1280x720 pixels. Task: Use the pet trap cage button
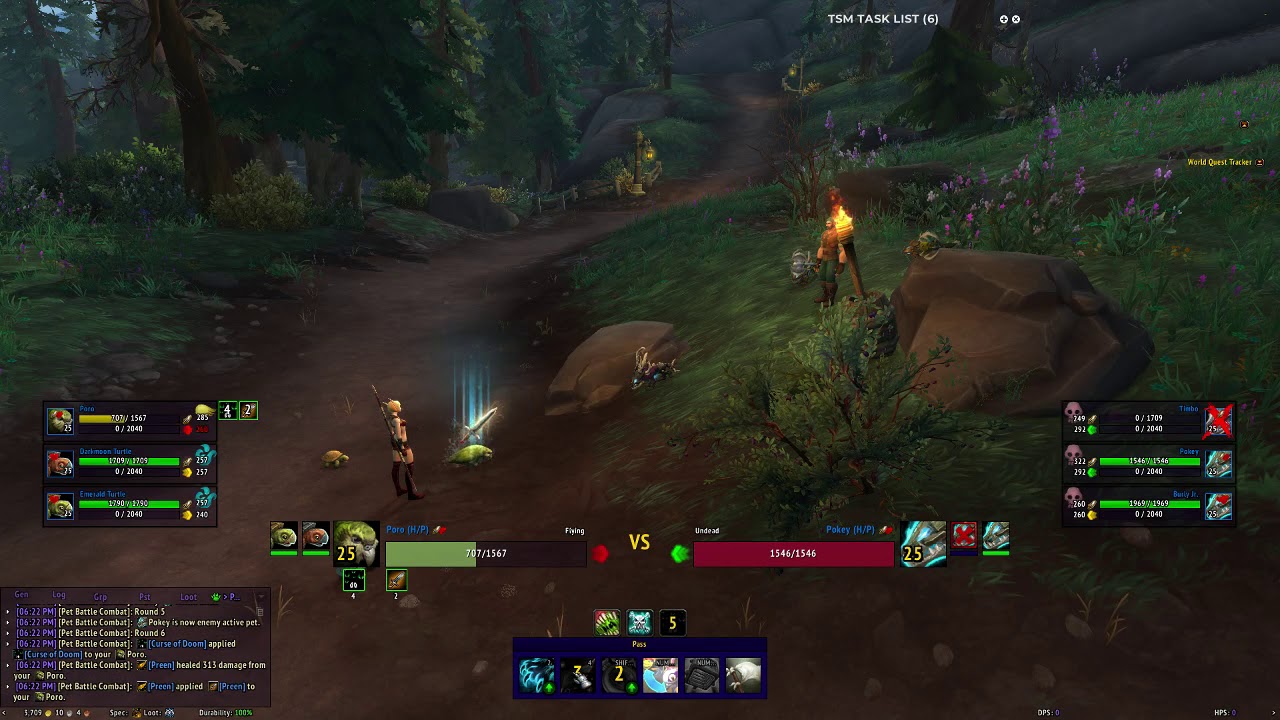[701, 676]
